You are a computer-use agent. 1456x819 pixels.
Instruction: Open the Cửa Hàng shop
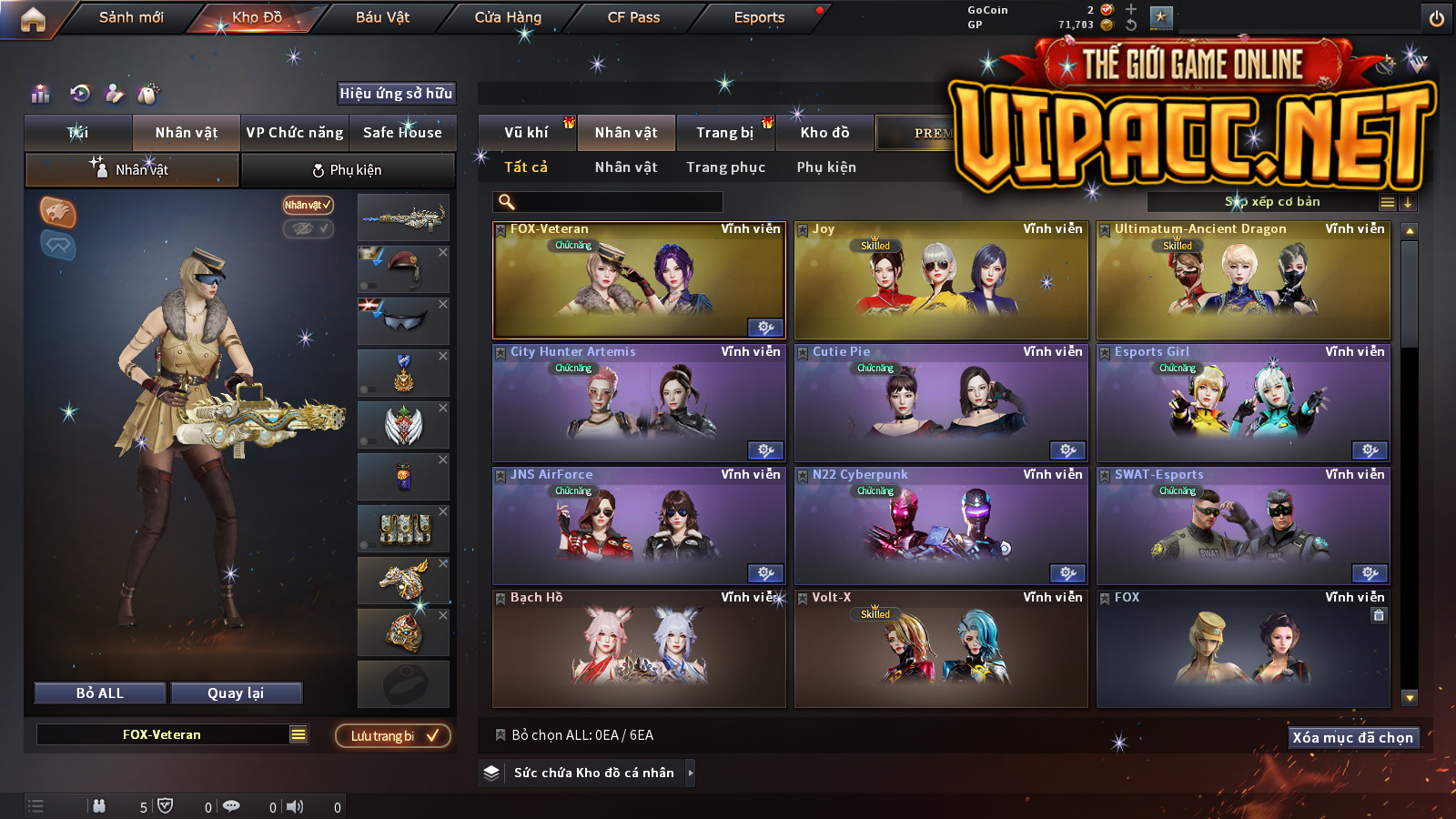coord(508,17)
